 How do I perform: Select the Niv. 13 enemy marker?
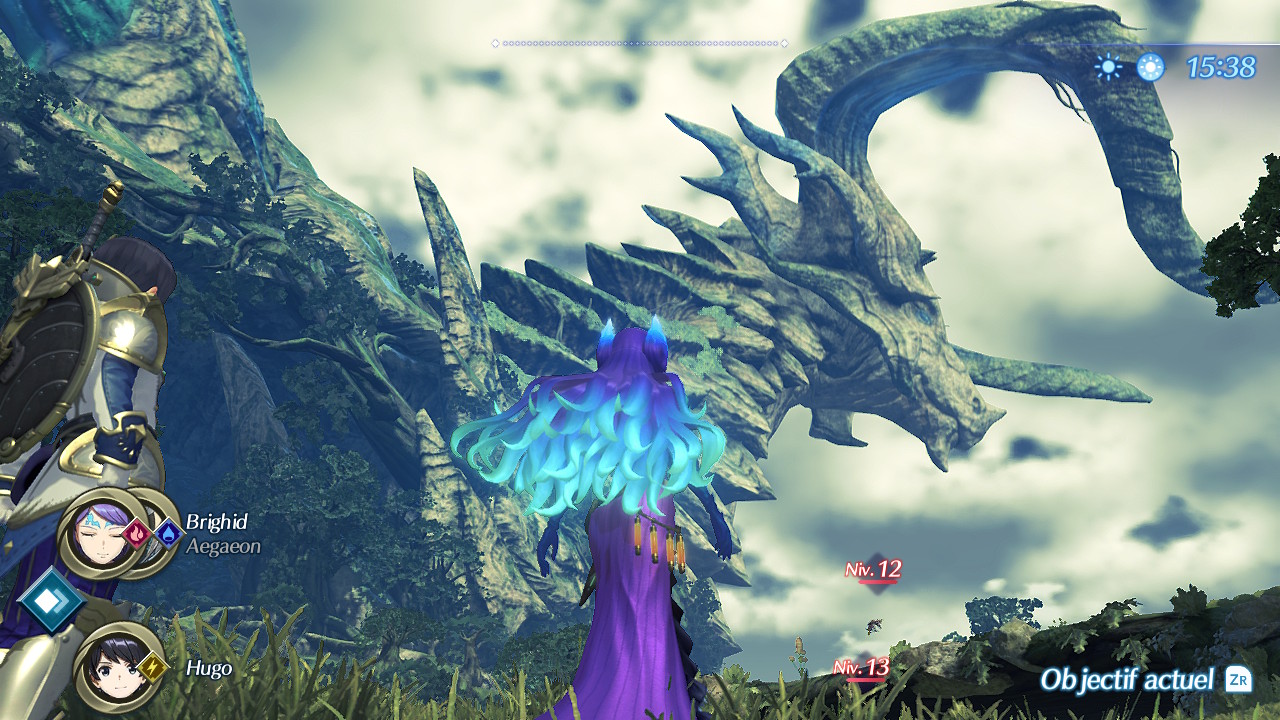pyautogui.click(x=864, y=668)
